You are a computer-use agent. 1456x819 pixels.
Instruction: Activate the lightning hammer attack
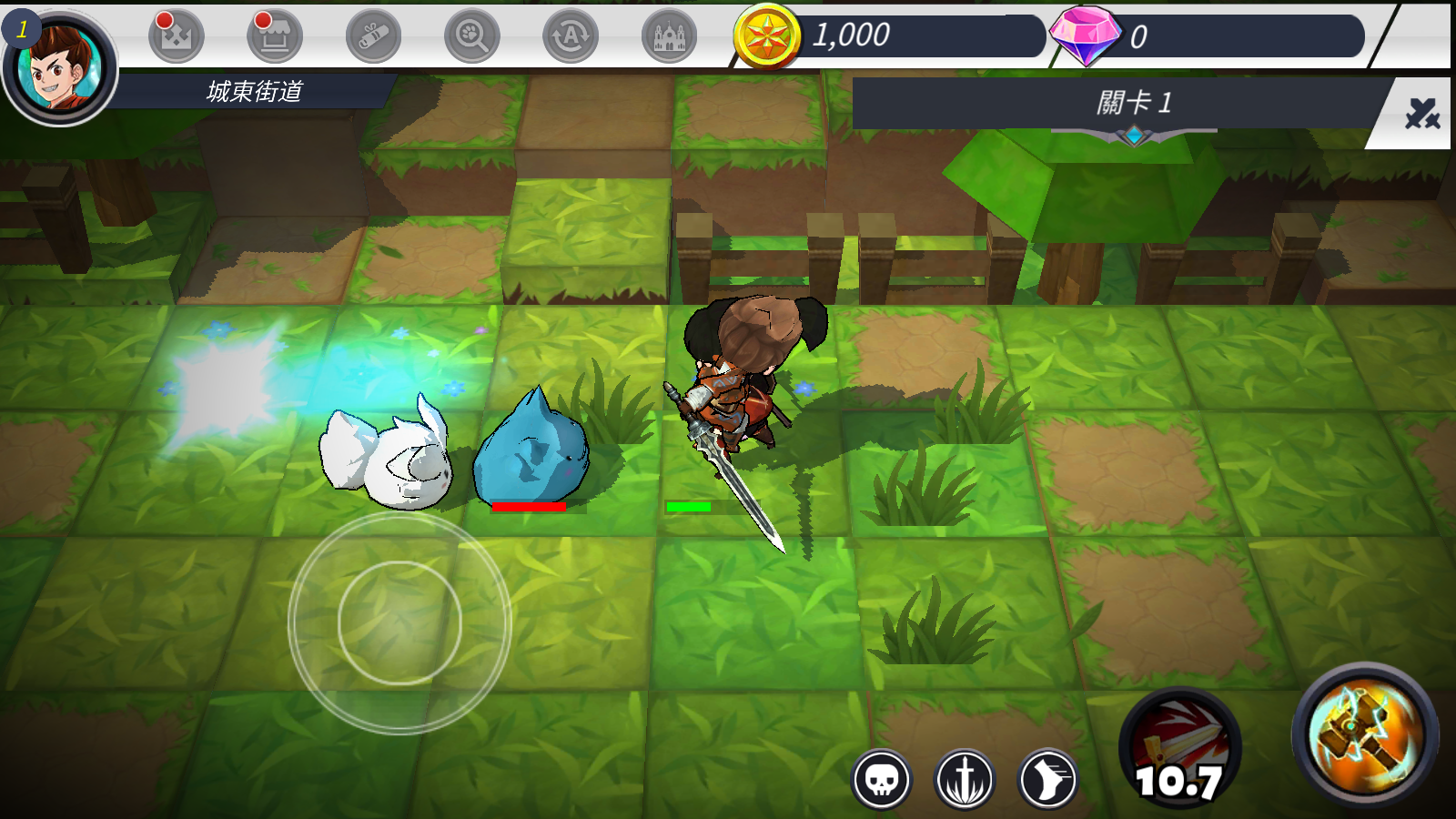pyautogui.click(x=1364, y=735)
